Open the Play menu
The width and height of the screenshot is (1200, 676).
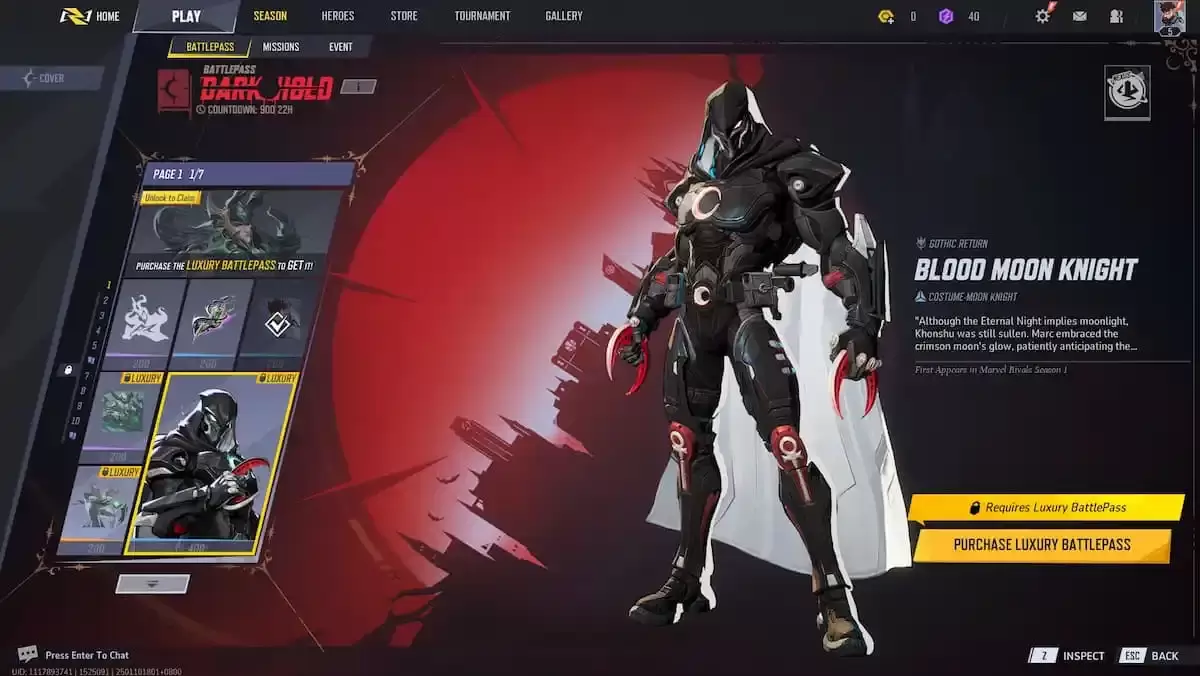[x=185, y=16]
